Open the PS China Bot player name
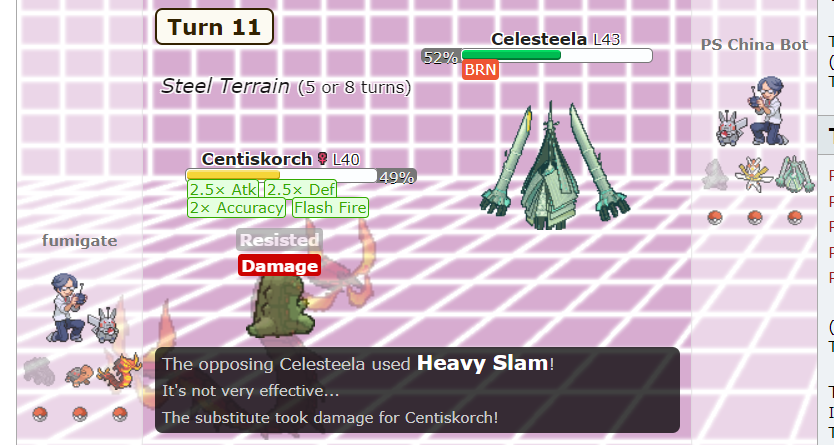This screenshot has height=445, width=834. 755,45
